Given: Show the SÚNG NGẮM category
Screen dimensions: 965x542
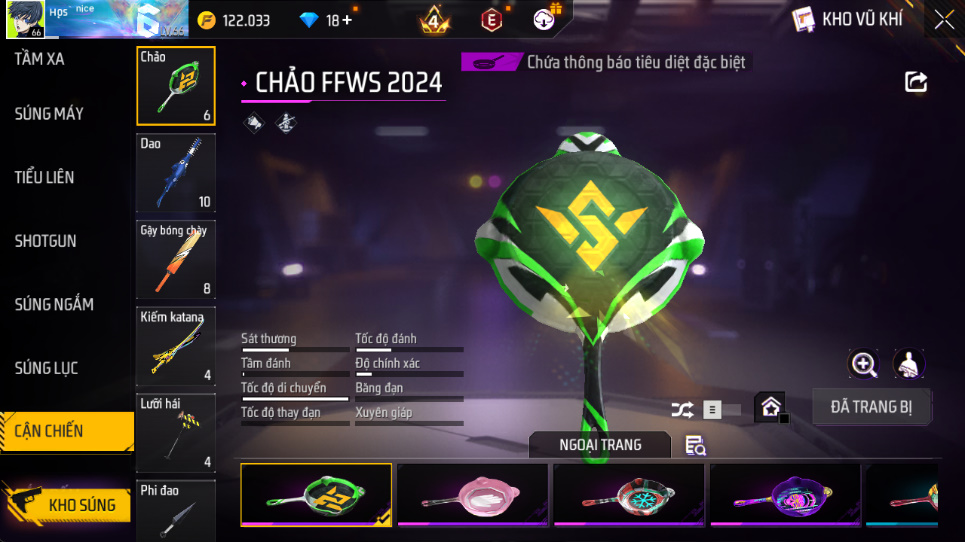Looking at the screenshot, I should point(54,304).
